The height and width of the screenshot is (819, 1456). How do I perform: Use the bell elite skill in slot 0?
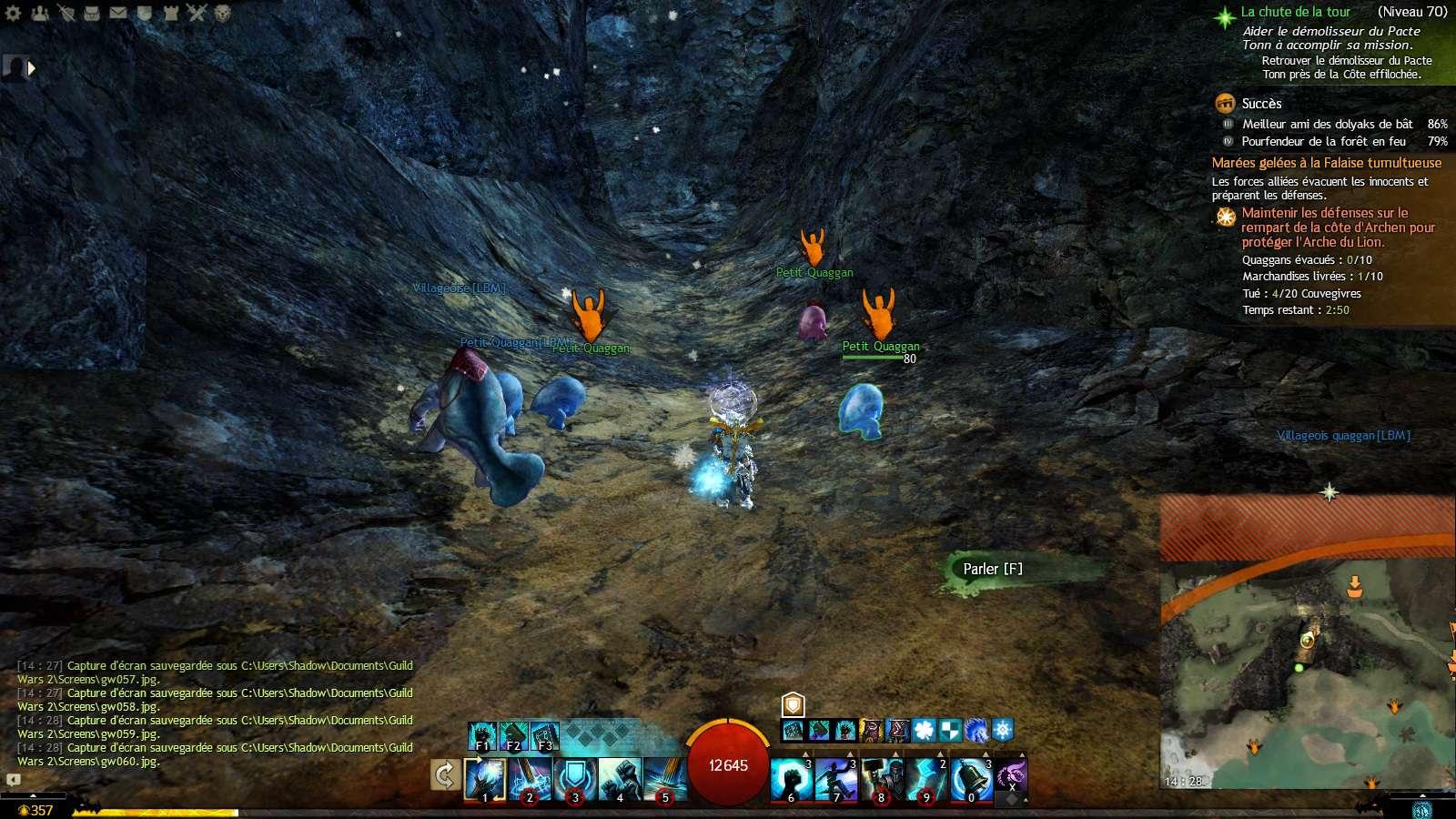(970, 779)
